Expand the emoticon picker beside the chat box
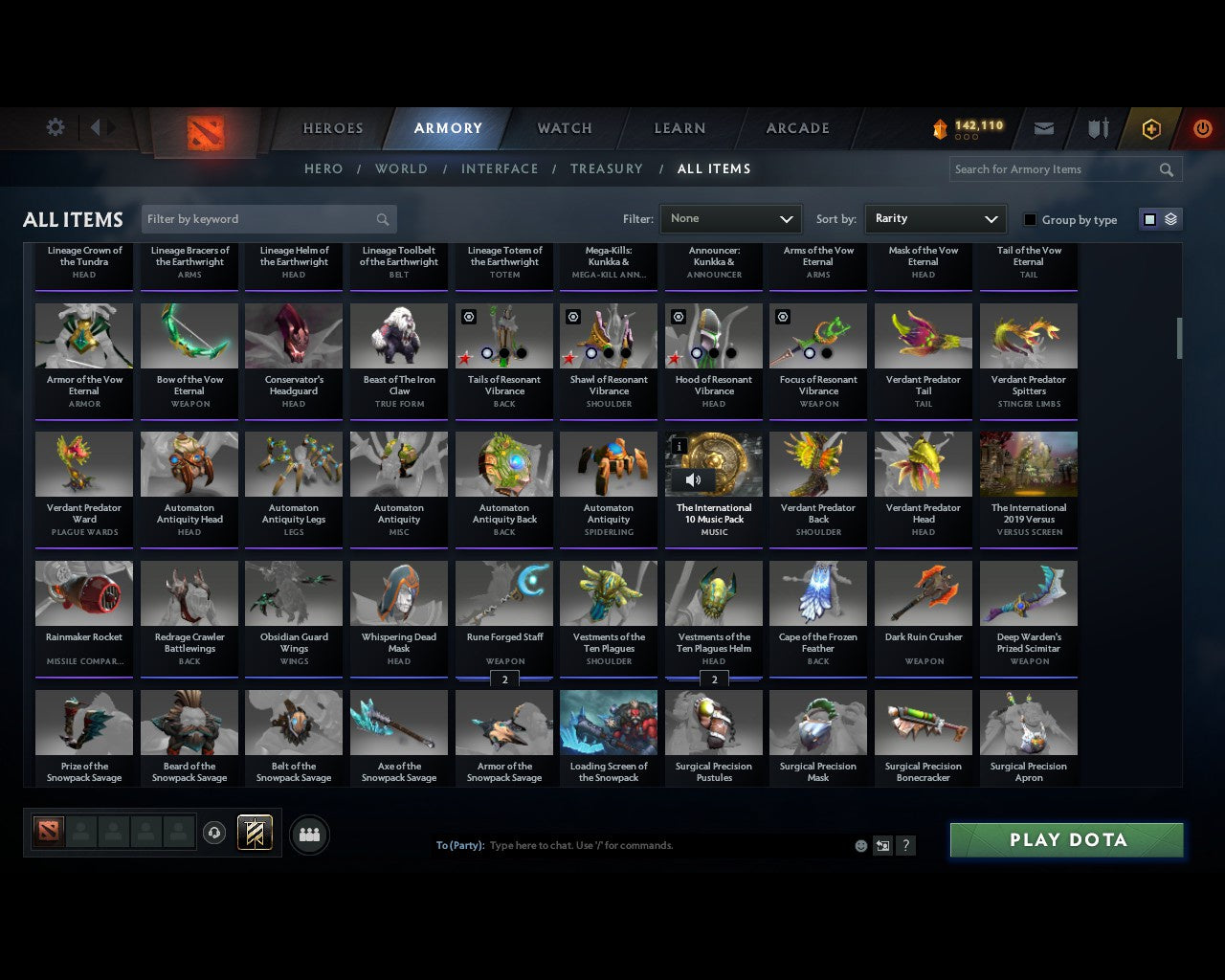Viewport: 1225px width, 980px height. pos(859,846)
